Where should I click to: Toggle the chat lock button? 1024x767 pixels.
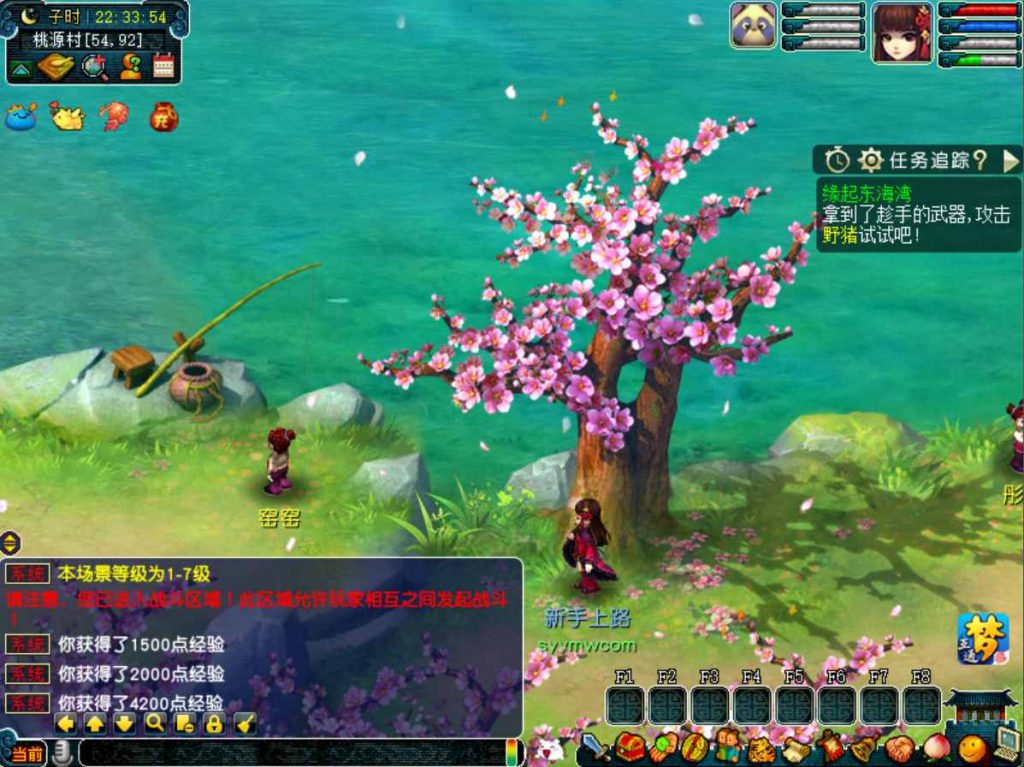pos(214,723)
